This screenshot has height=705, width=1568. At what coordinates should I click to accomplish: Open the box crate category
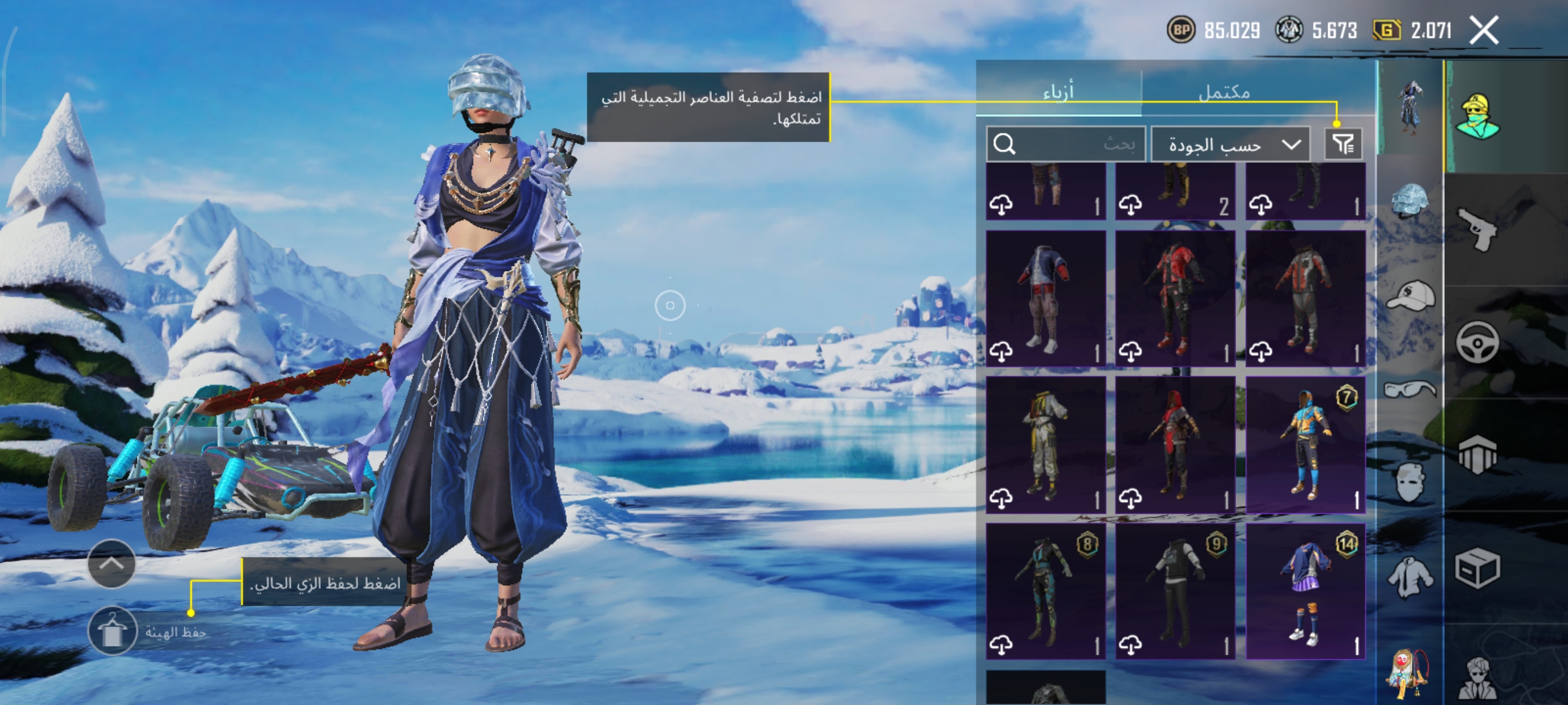click(x=1477, y=568)
